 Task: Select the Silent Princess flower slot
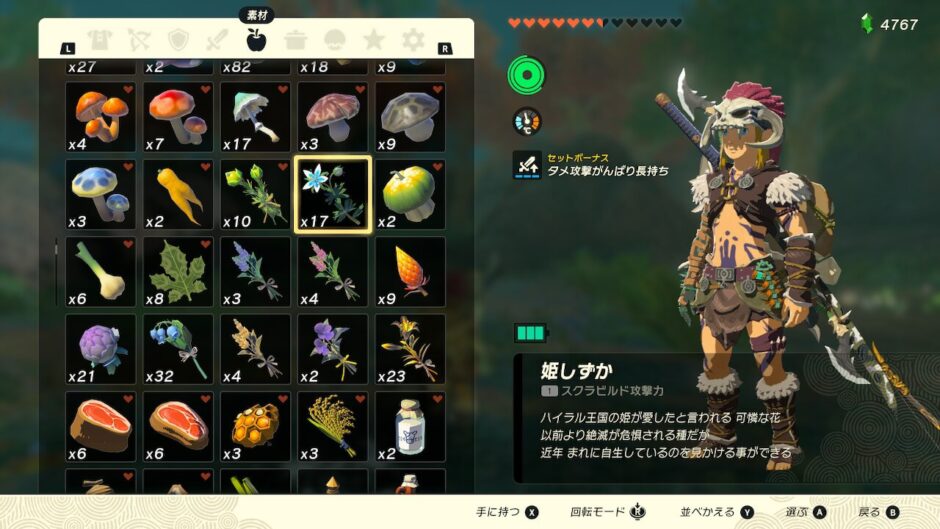pos(333,194)
